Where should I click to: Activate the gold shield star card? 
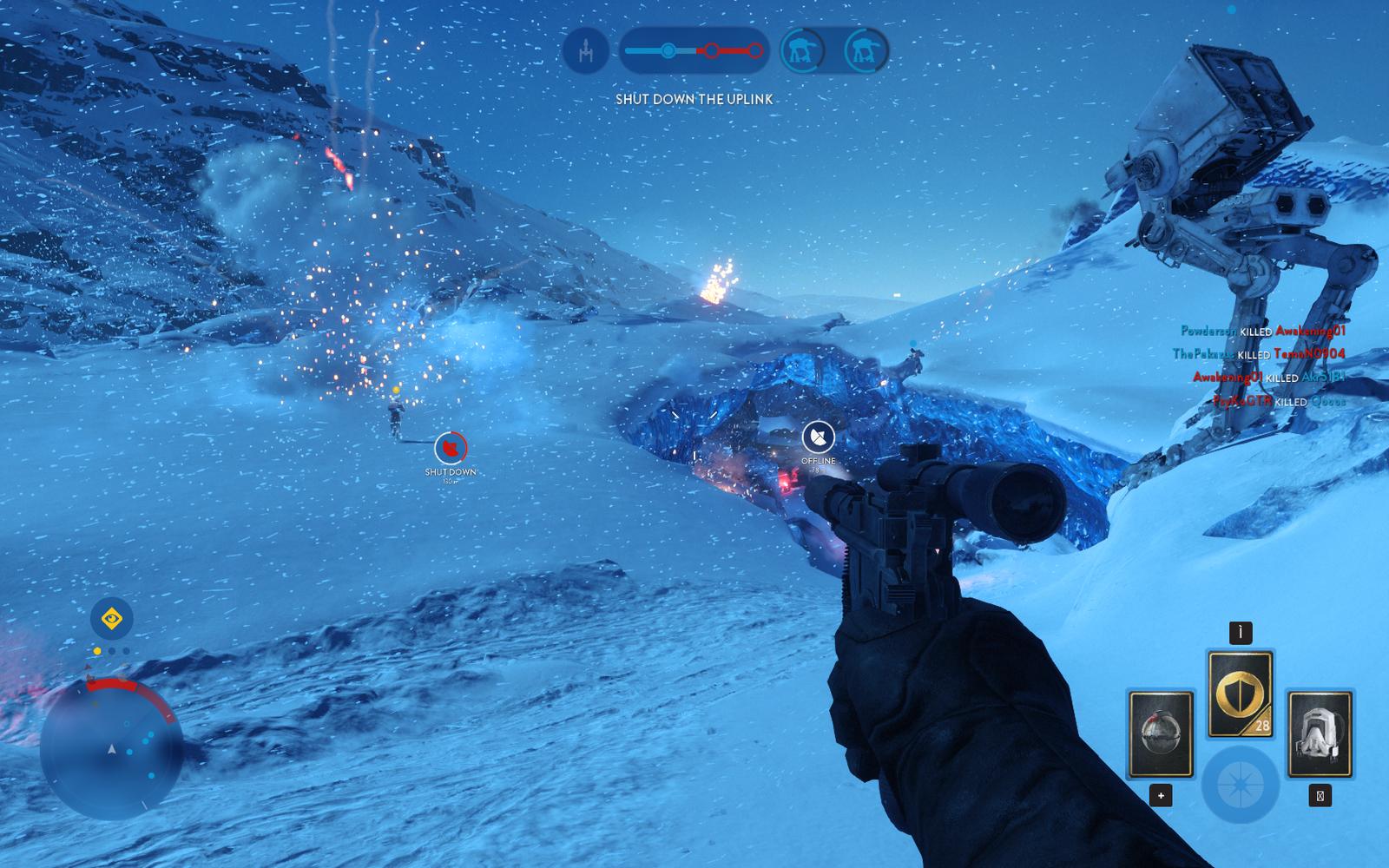pos(1241,694)
